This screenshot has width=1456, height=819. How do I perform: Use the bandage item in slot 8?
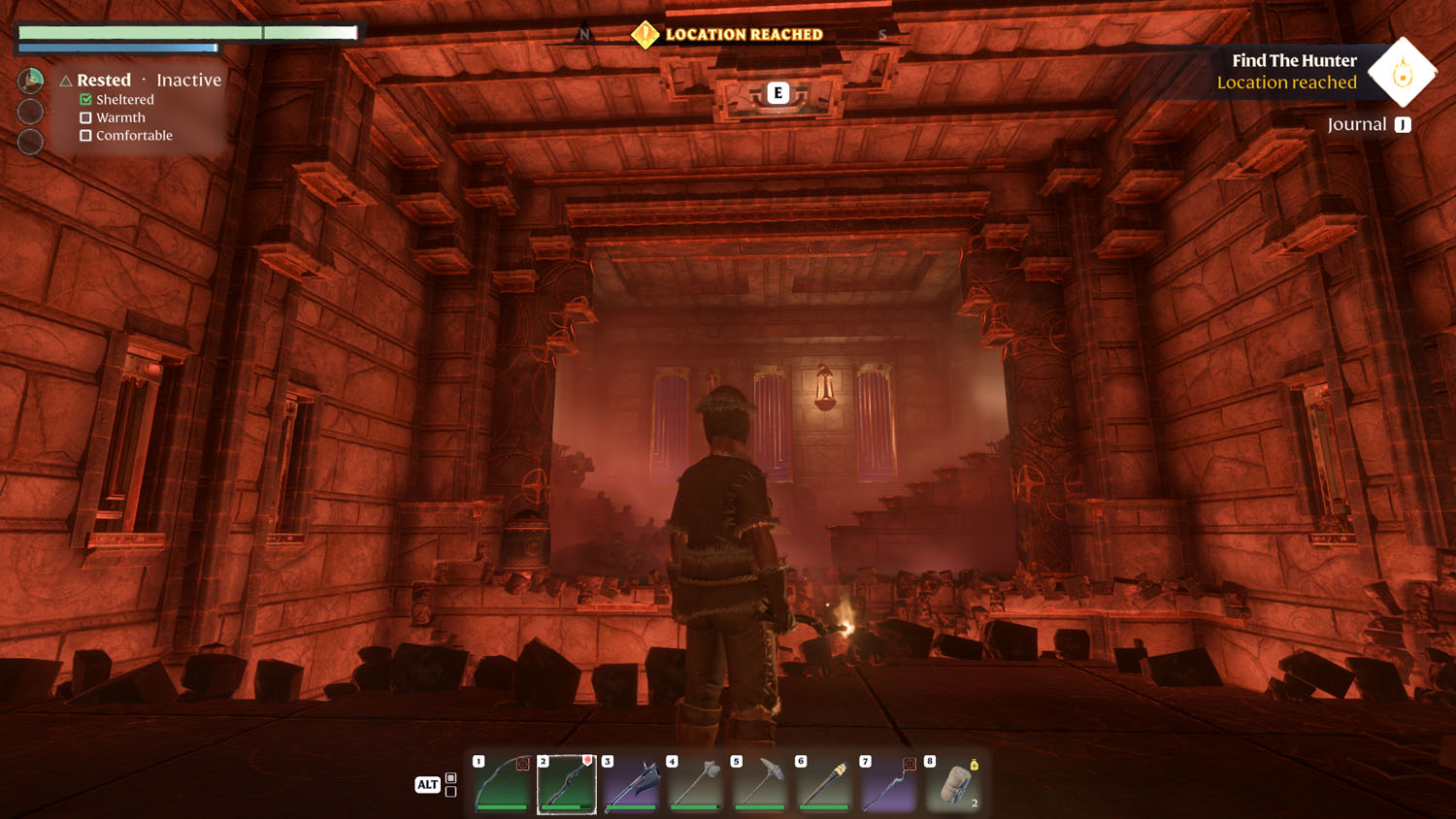tap(954, 783)
